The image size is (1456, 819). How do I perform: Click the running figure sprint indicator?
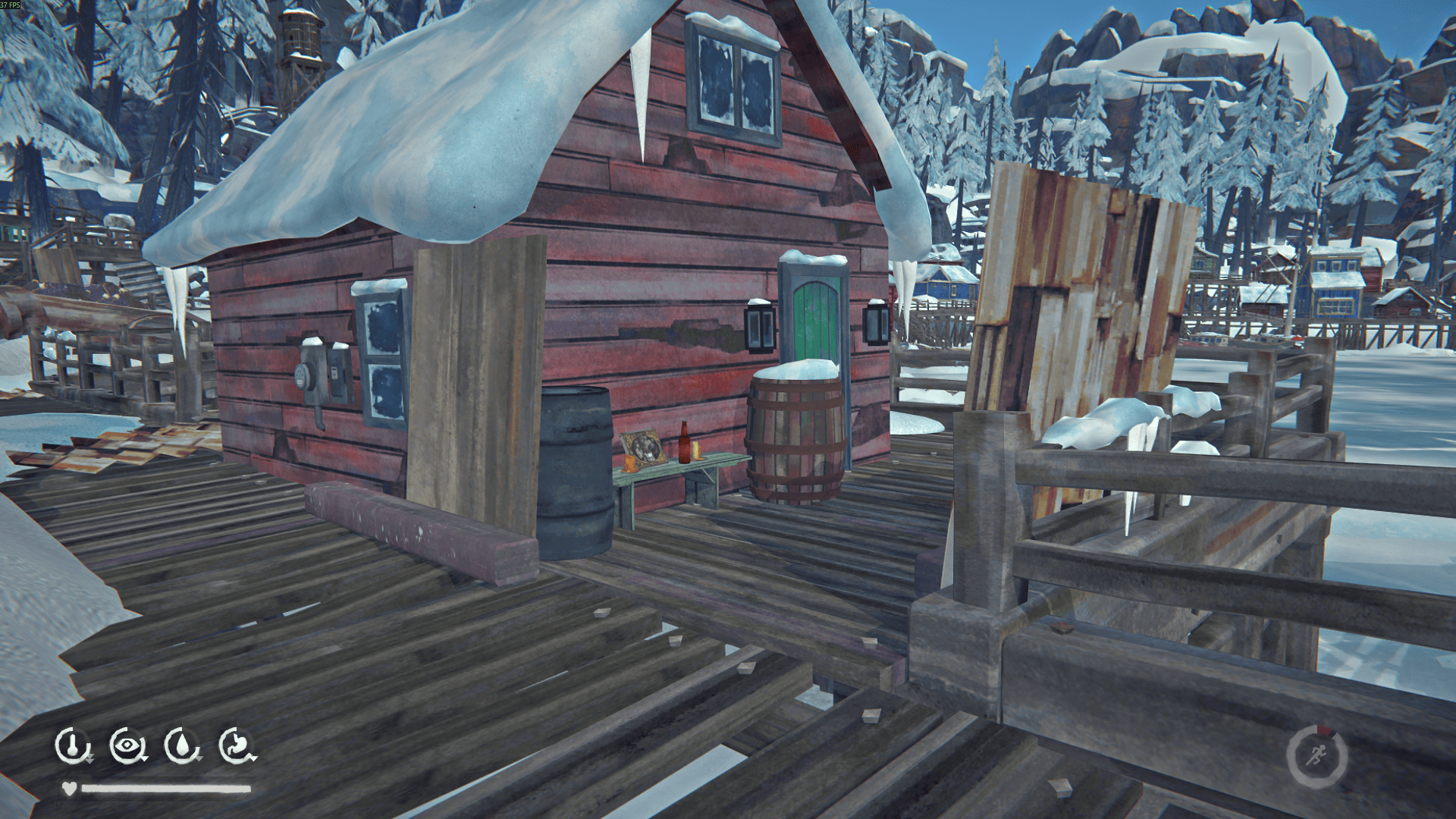[x=1317, y=756]
